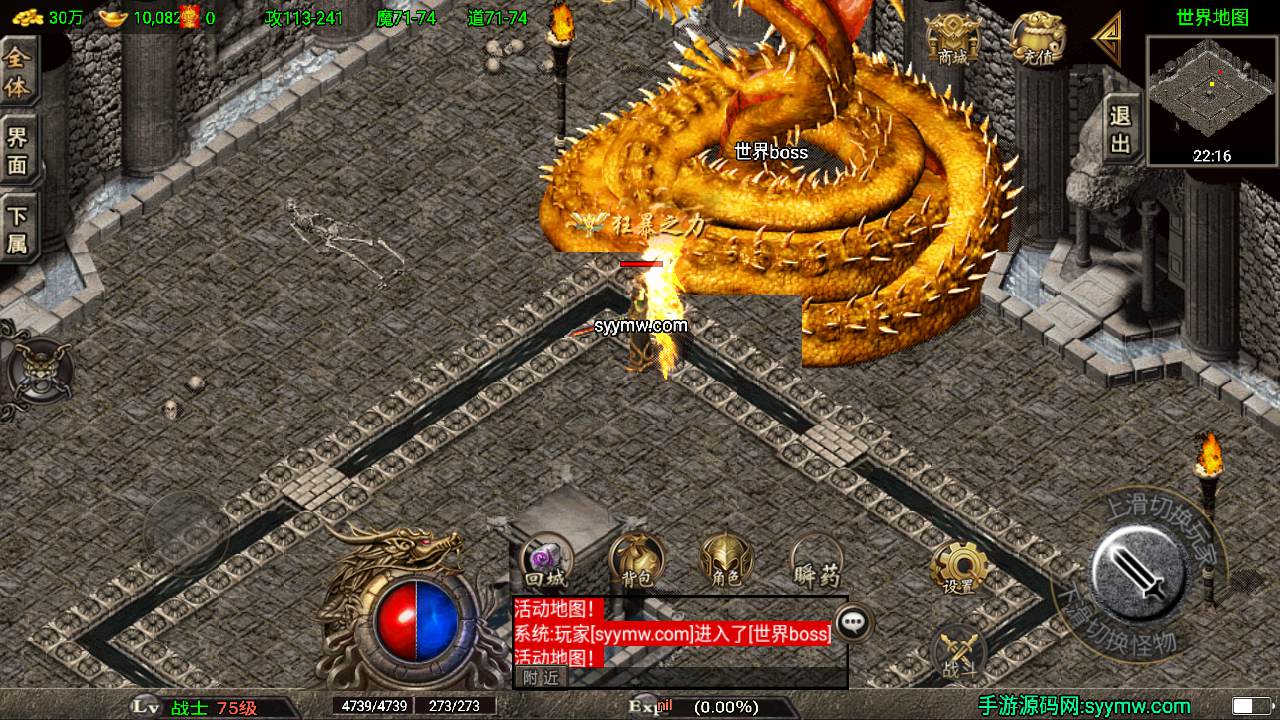This screenshot has height=720, width=1280.
Task: Open the 角色 character sheet
Action: [725, 562]
